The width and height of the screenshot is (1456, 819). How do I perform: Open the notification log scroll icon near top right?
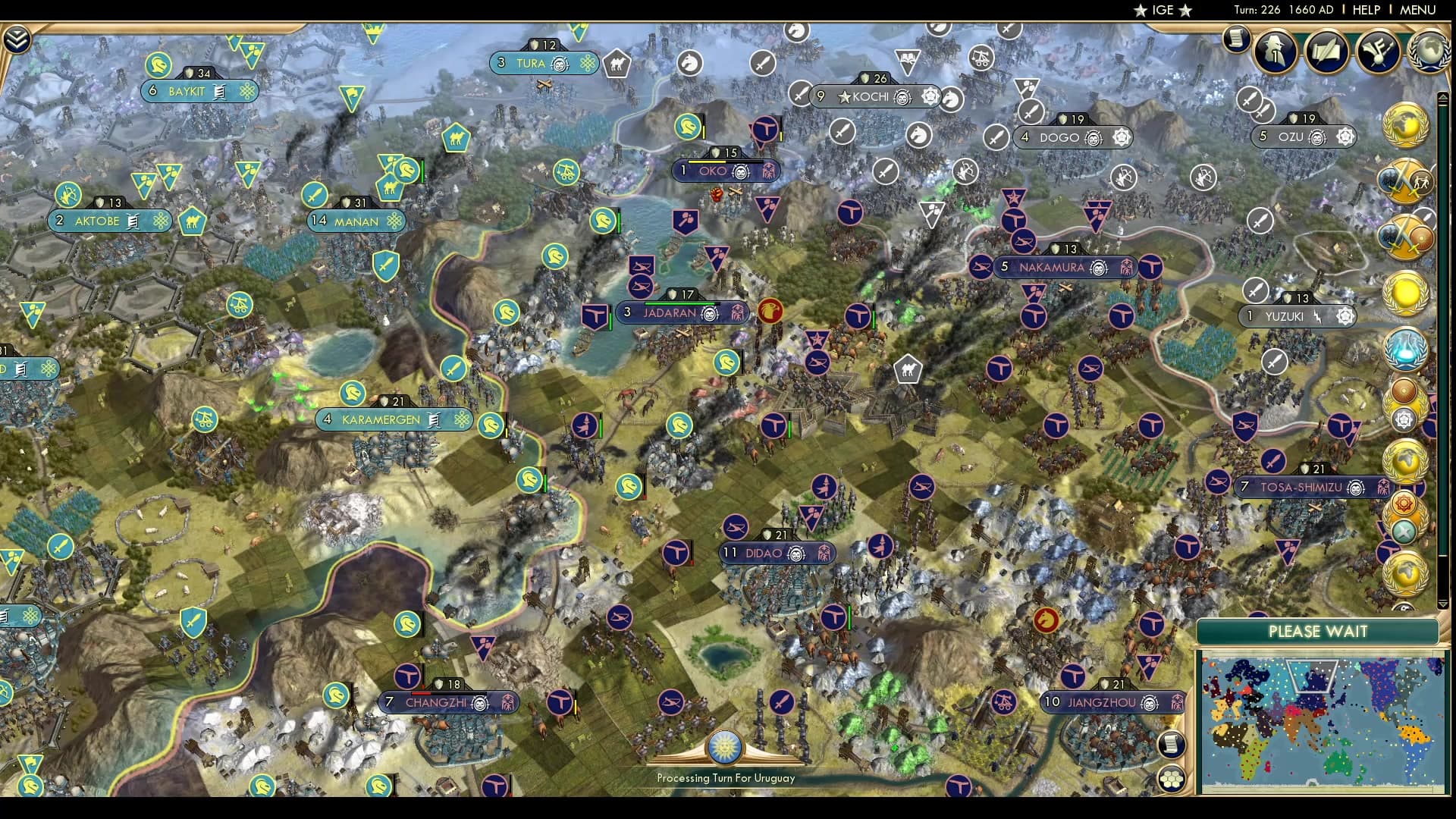[1235, 38]
